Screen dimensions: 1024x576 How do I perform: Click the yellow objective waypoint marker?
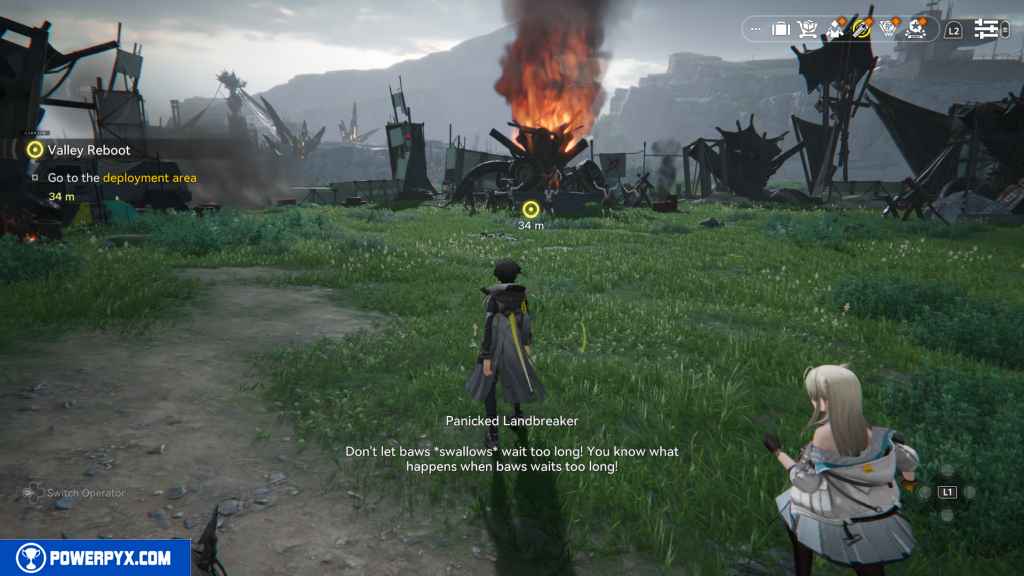click(531, 209)
